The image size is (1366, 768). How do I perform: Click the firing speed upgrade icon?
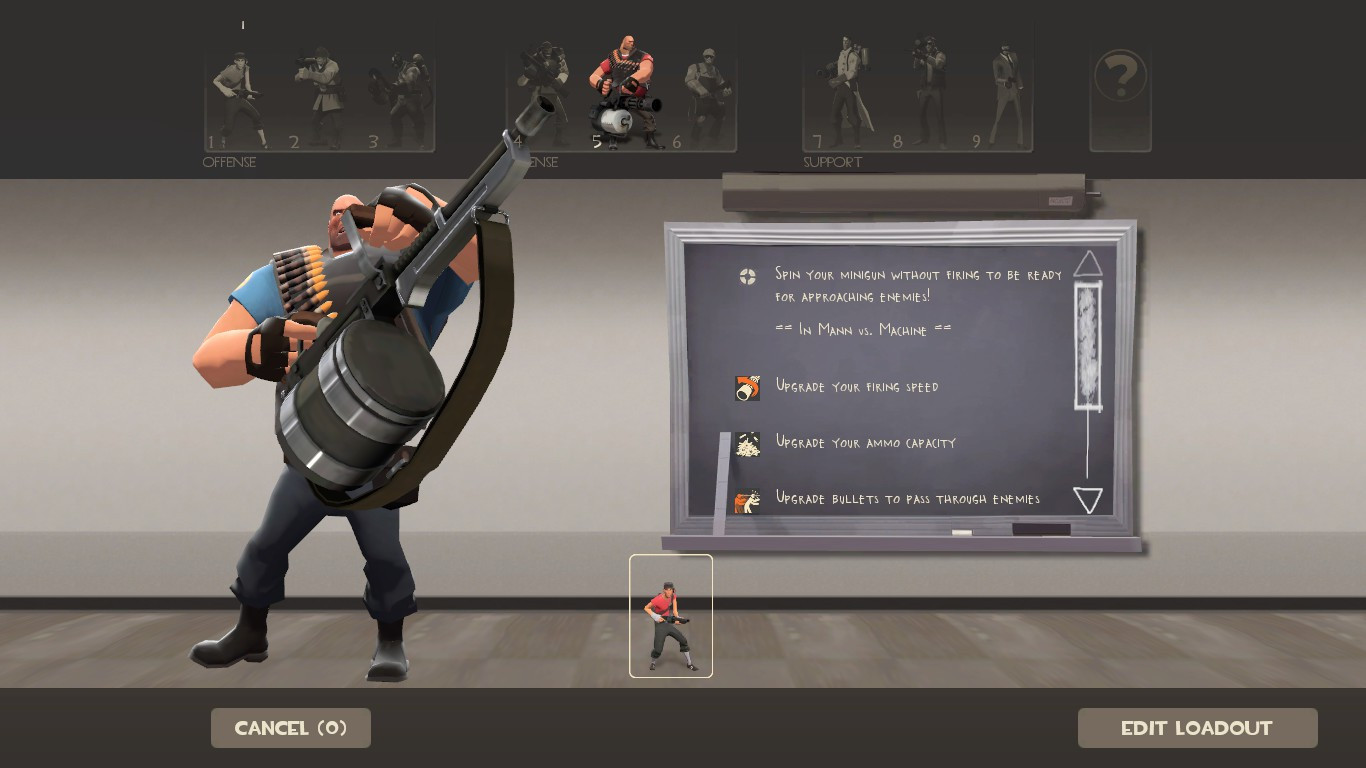pos(748,386)
